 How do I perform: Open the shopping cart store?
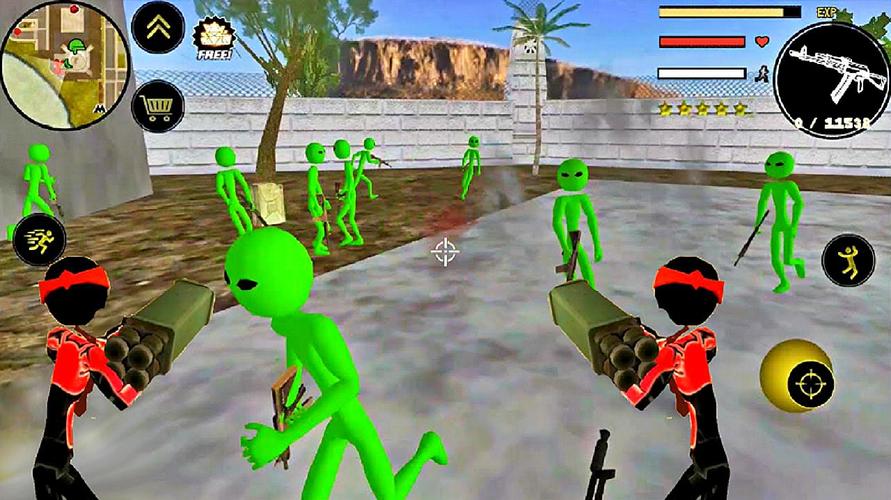[x=157, y=104]
